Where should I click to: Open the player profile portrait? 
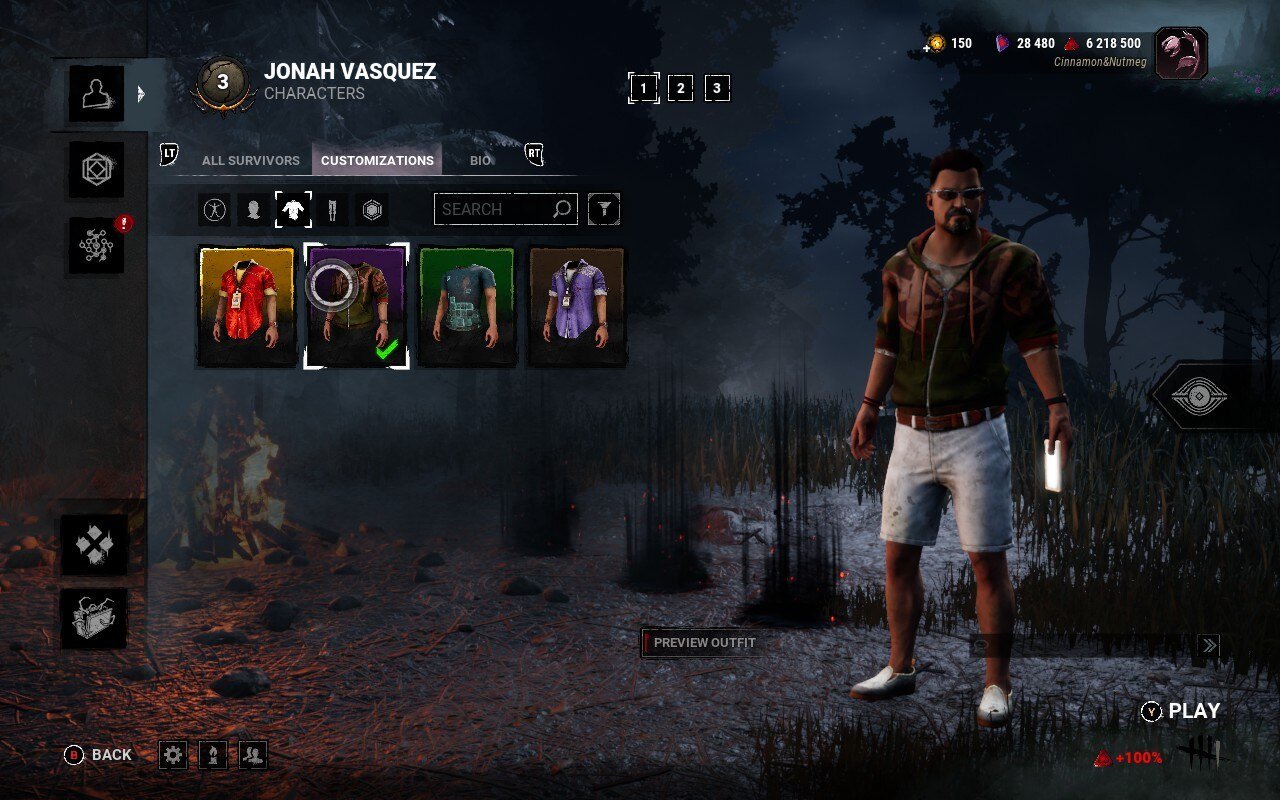(1181, 53)
